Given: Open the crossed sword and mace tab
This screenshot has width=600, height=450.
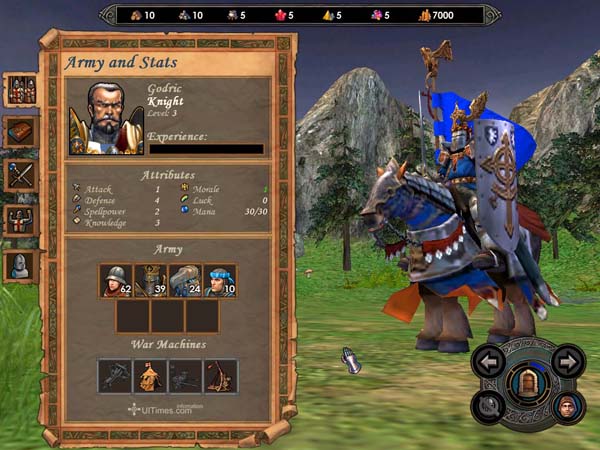Looking at the screenshot, I should click(21, 175).
